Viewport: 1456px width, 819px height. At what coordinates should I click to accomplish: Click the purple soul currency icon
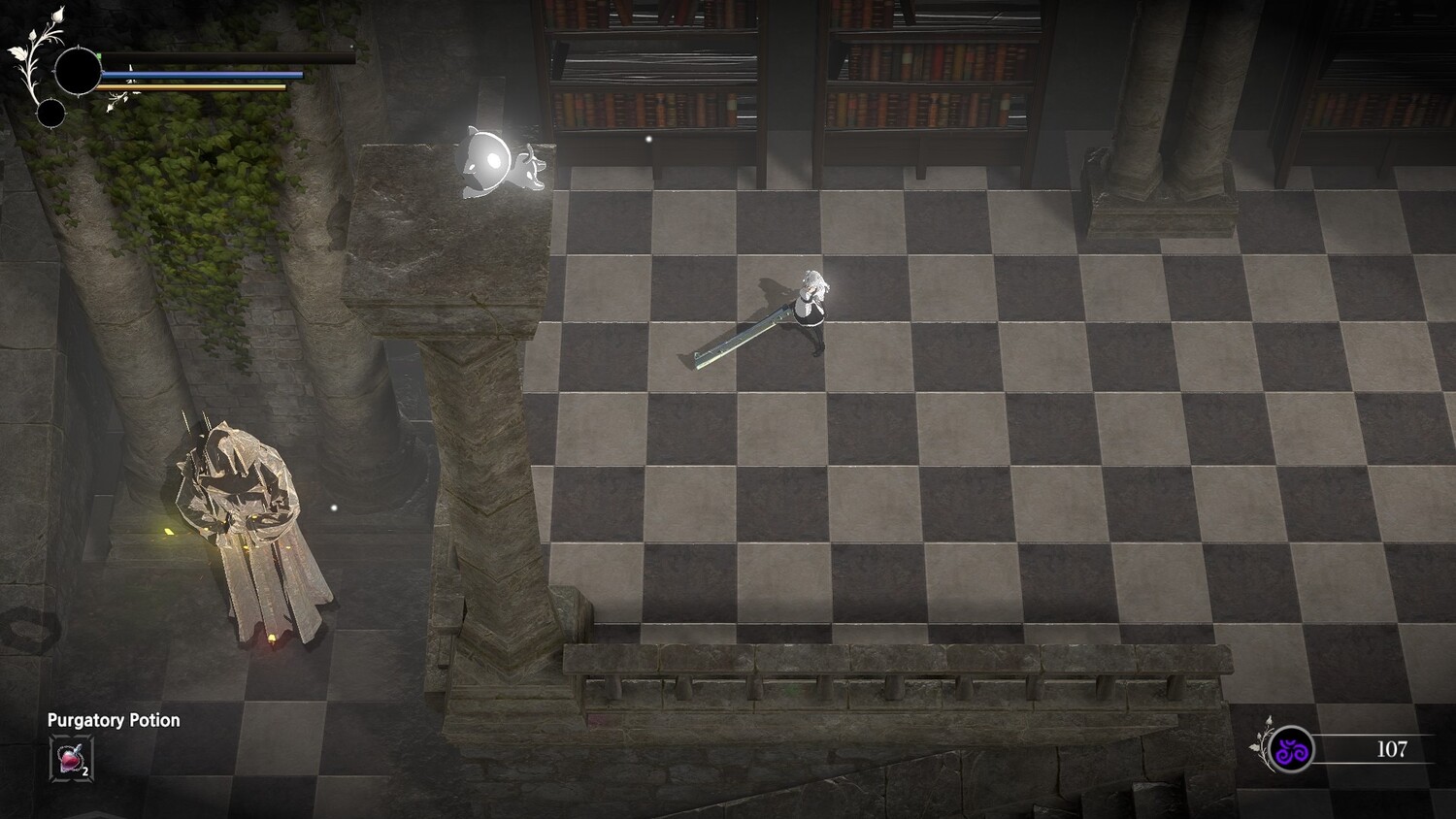tap(1292, 750)
